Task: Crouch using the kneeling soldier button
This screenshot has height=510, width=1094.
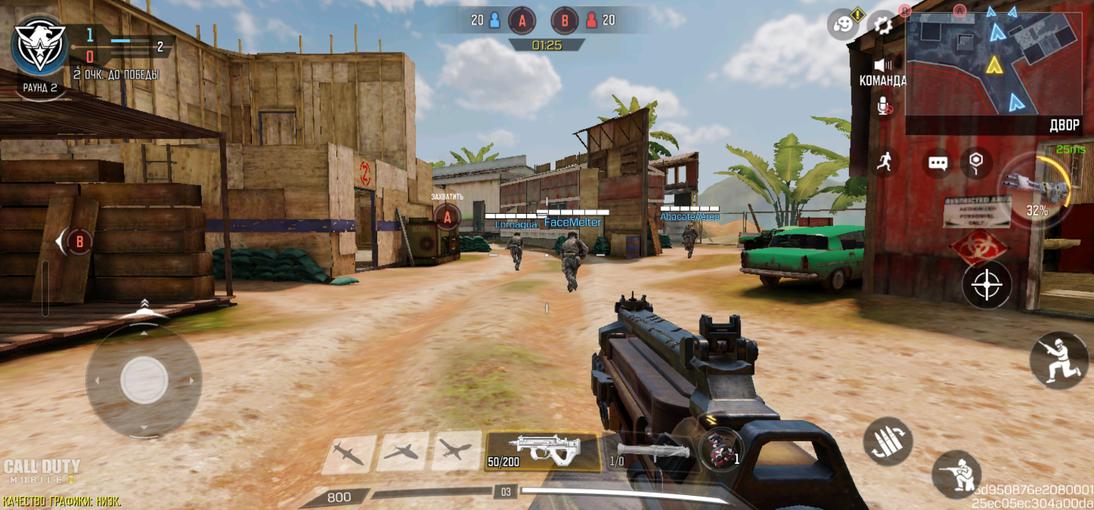Action: [x=956, y=474]
